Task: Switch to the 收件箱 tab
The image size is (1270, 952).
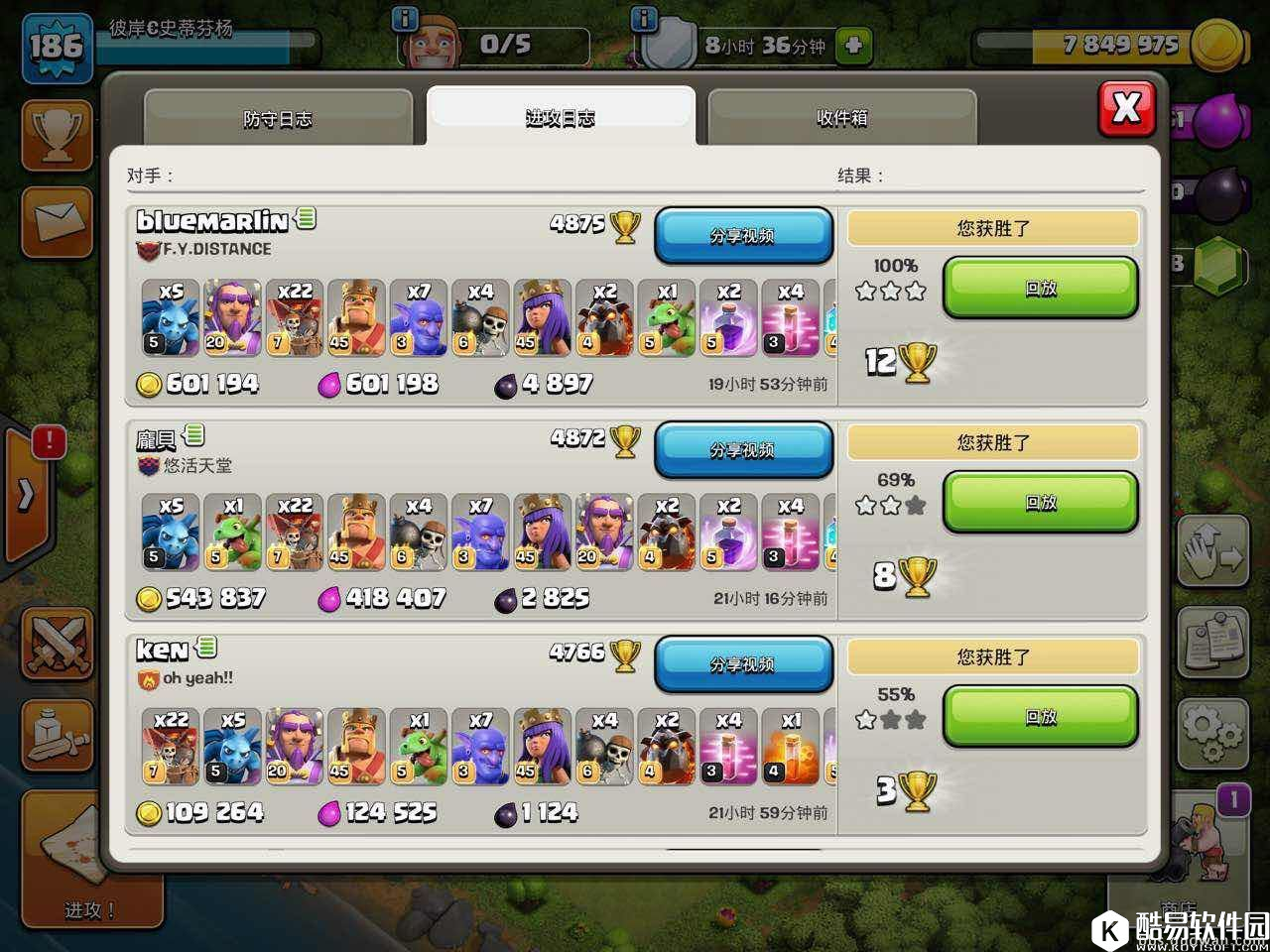Action: coord(841,116)
